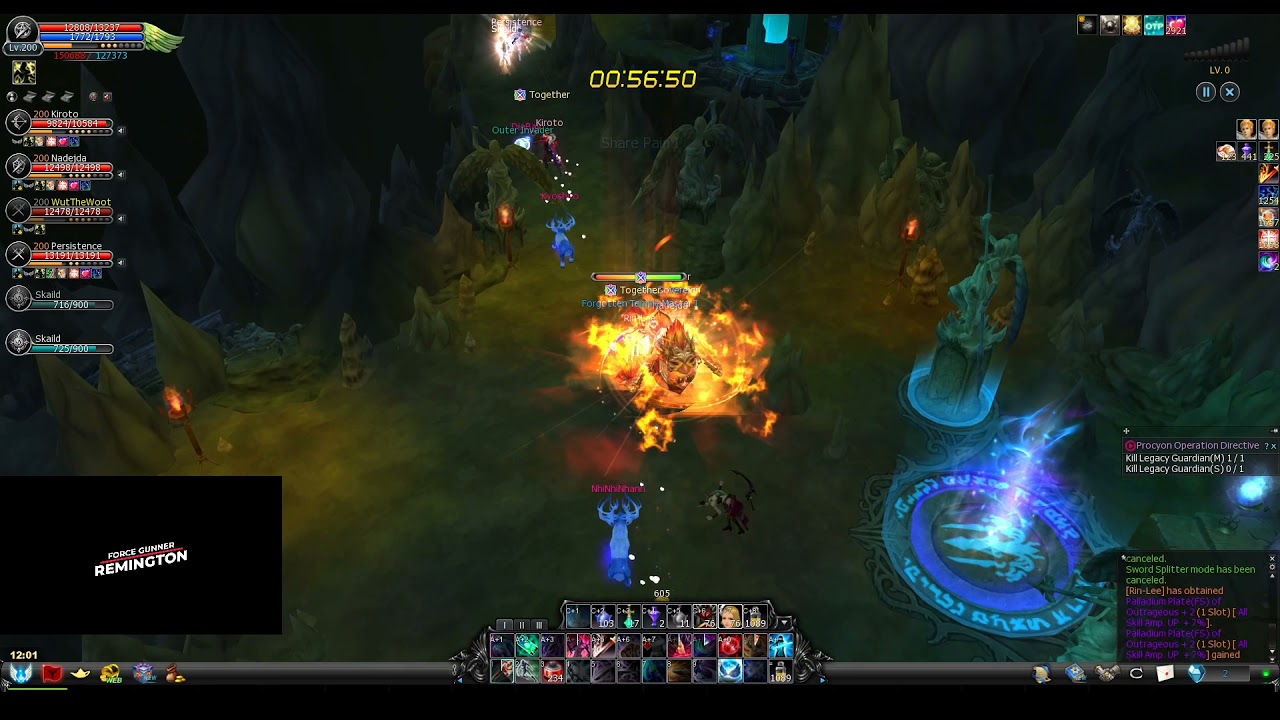Open the money bag icon on the taskbar
1280x720 pixels.
(176, 674)
